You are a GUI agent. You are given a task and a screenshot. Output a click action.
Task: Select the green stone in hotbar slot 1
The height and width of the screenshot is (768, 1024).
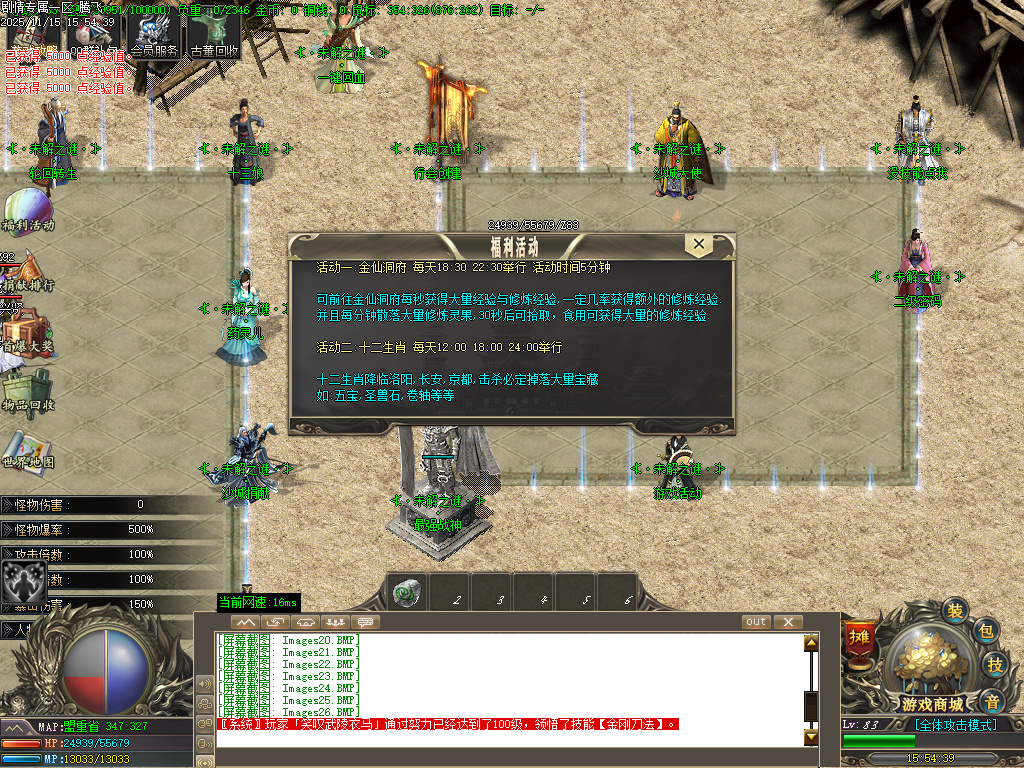click(406, 592)
